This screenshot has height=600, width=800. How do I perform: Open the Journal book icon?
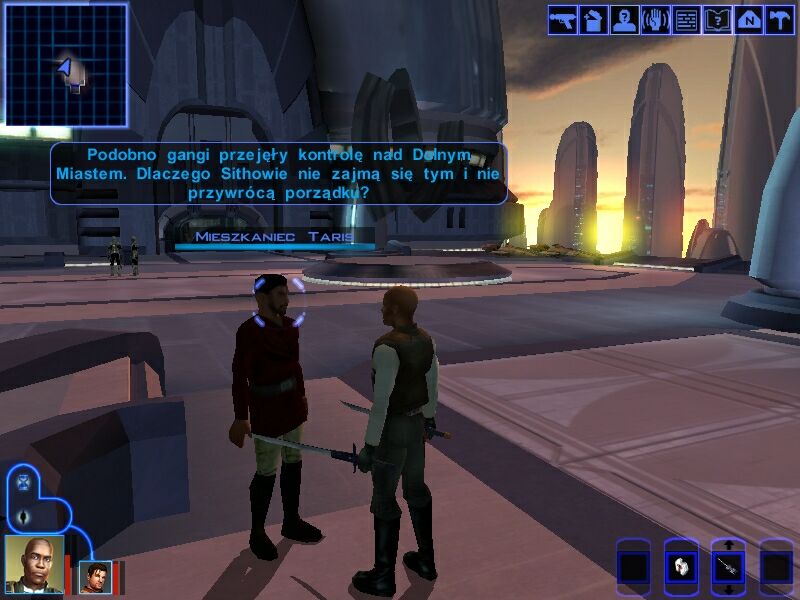point(717,20)
